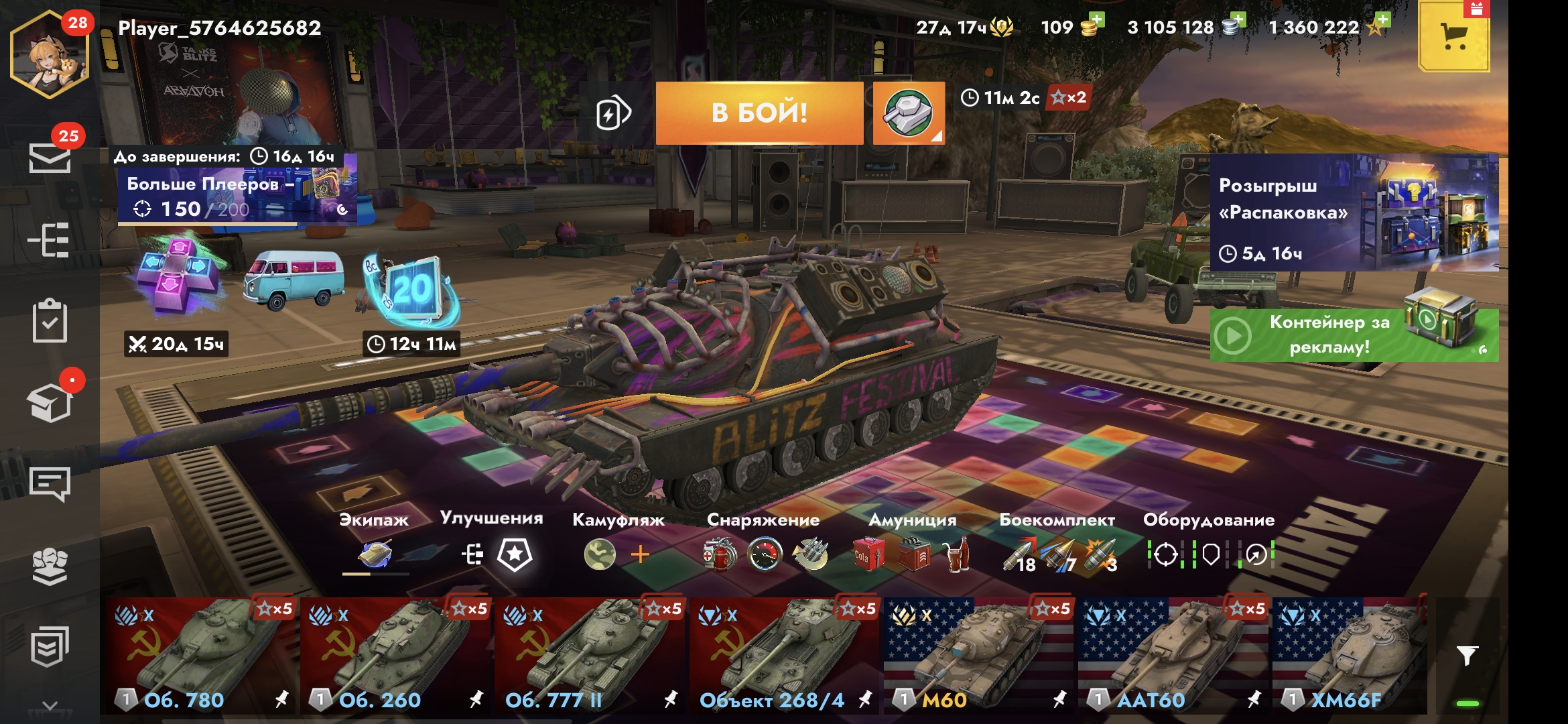The image size is (1568, 724).
Task: Open the battle mode selector tank icon
Action: [x=908, y=113]
